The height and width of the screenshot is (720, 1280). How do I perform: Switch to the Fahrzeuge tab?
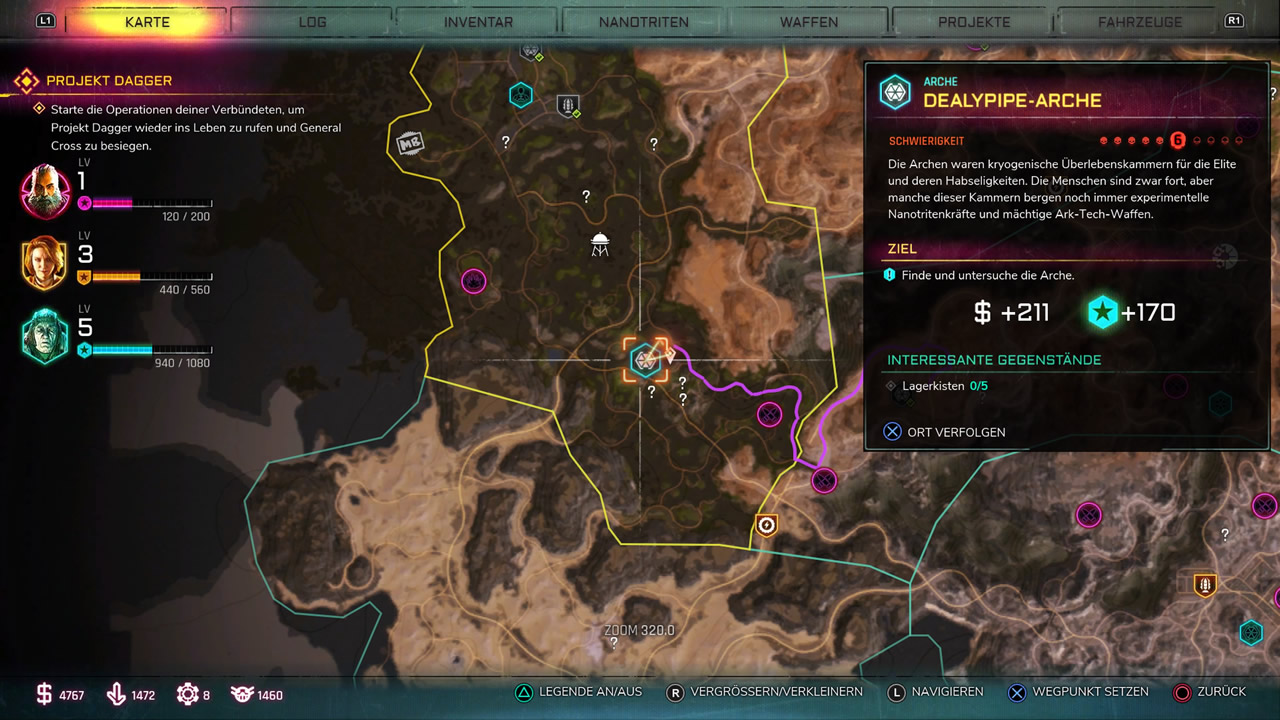tap(1140, 22)
